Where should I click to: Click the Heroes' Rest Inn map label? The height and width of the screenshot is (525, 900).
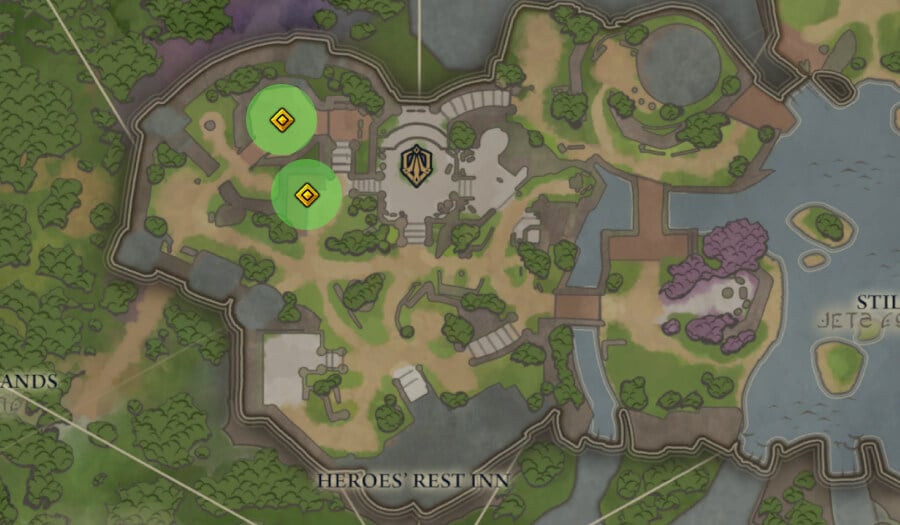click(413, 481)
